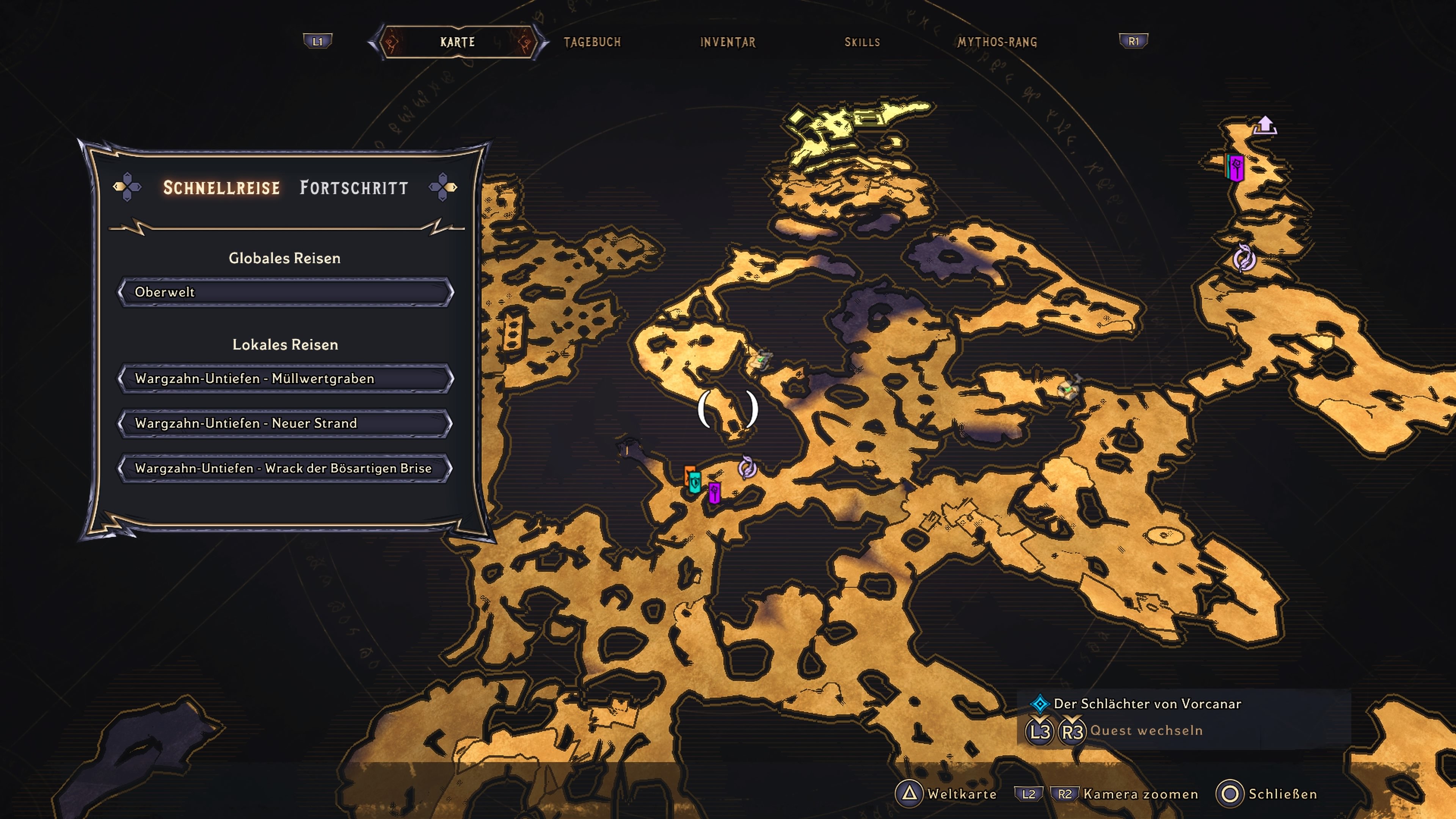Select the Skills tab
The image size is (1456, 819).
point(862,42)
